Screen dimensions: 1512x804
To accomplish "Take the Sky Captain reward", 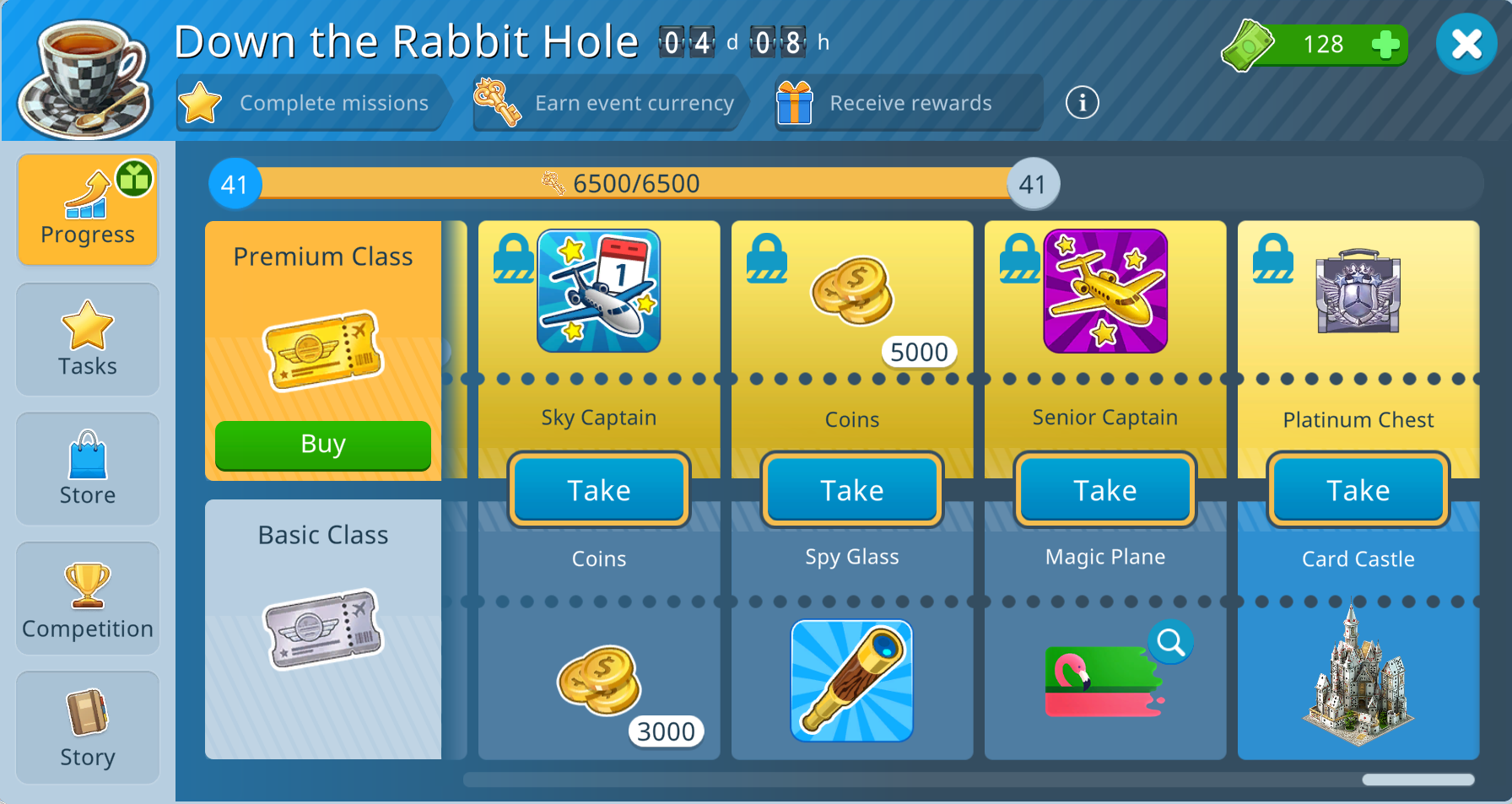I will pos(599,490).
